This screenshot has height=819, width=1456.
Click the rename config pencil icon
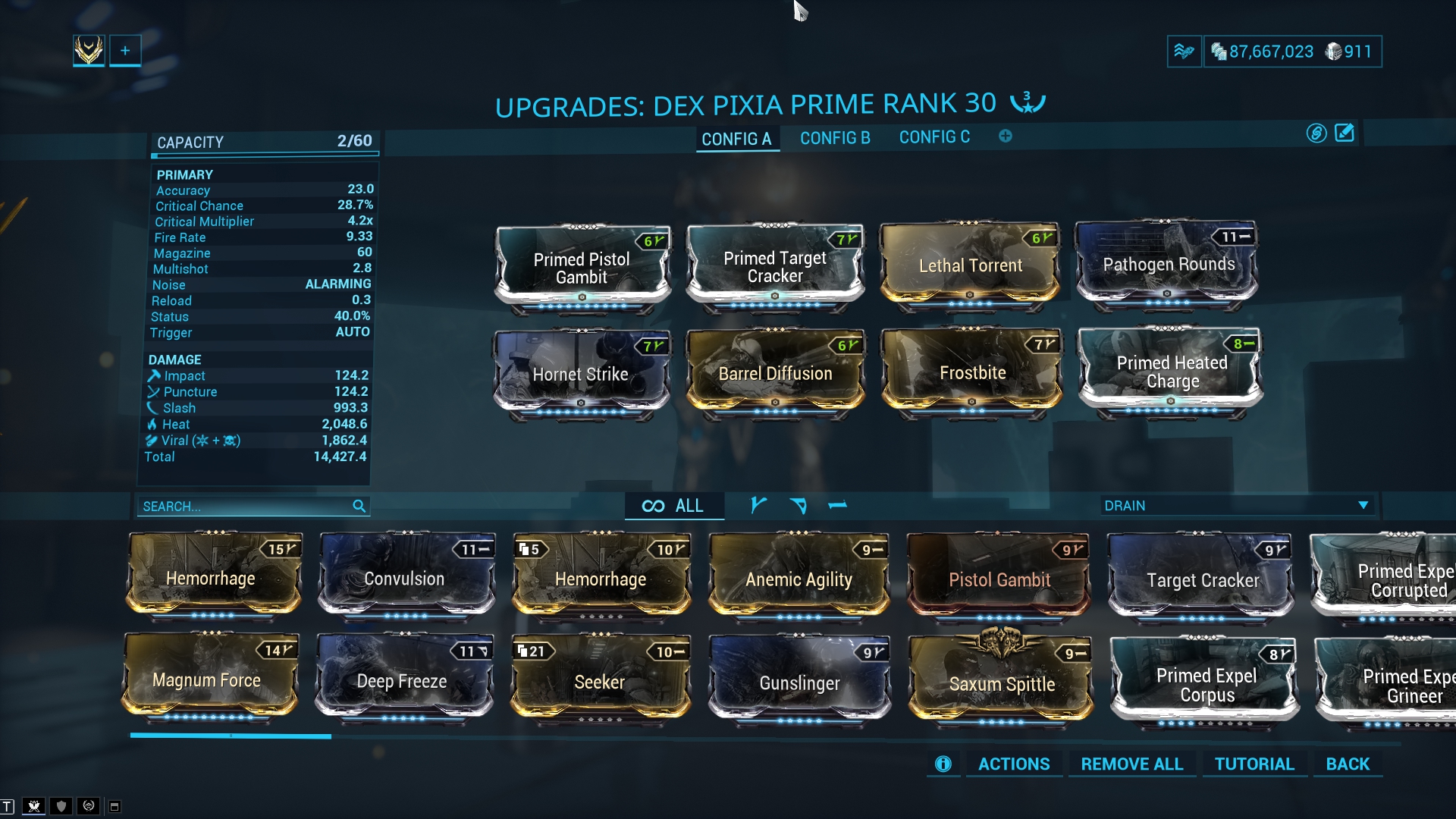1344,133
